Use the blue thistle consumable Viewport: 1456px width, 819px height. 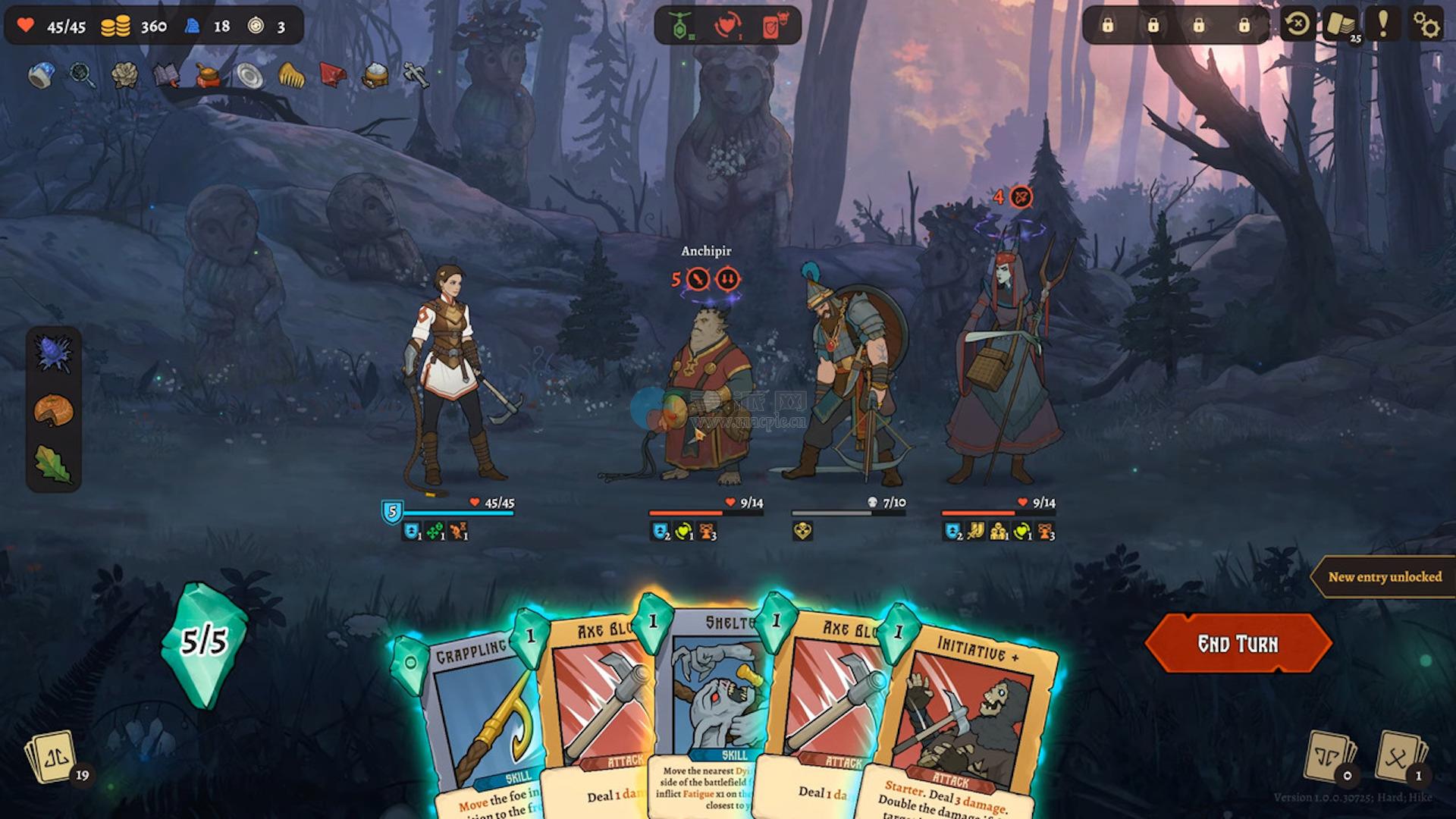pyautogui.click(x=53, y=354)
